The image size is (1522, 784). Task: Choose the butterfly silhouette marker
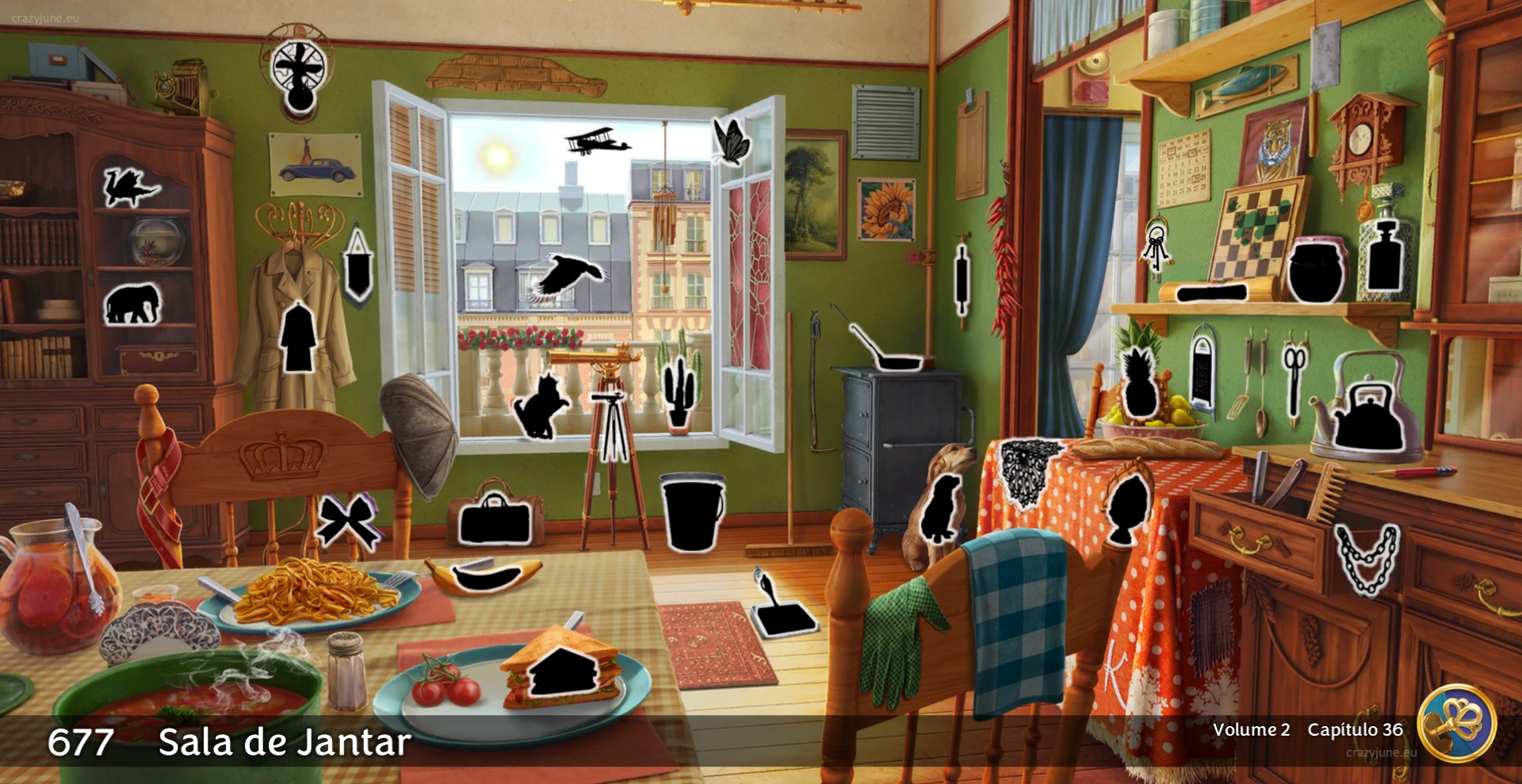(730, 141)
